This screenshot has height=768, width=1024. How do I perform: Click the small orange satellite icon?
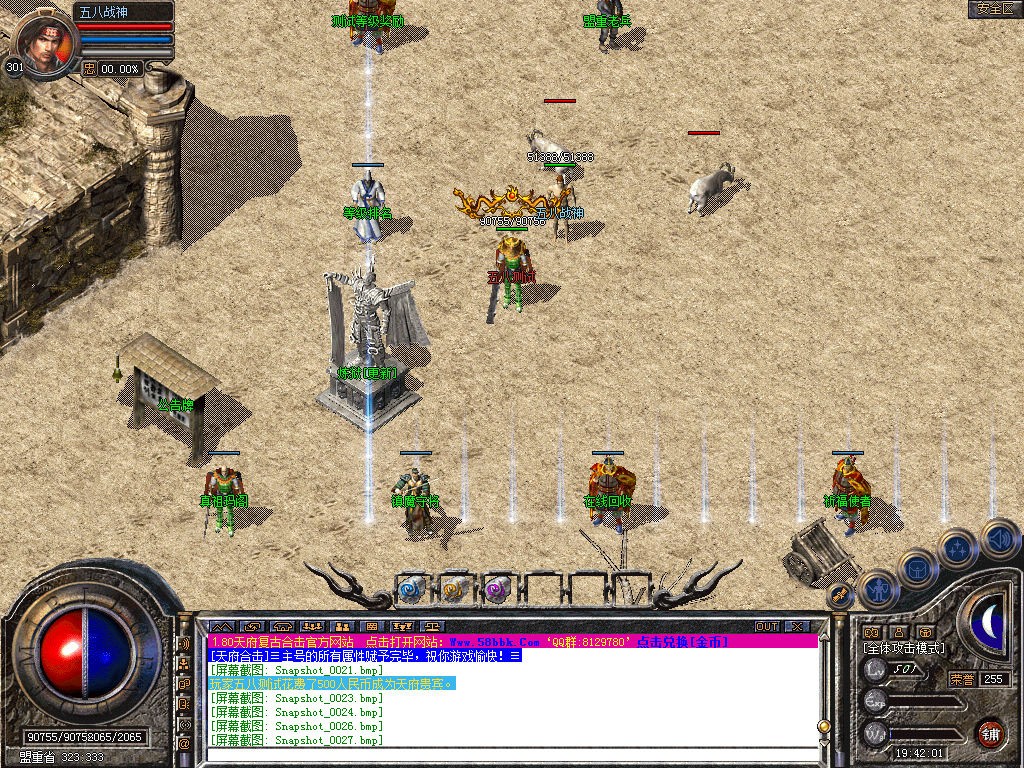tap(840, 594)
